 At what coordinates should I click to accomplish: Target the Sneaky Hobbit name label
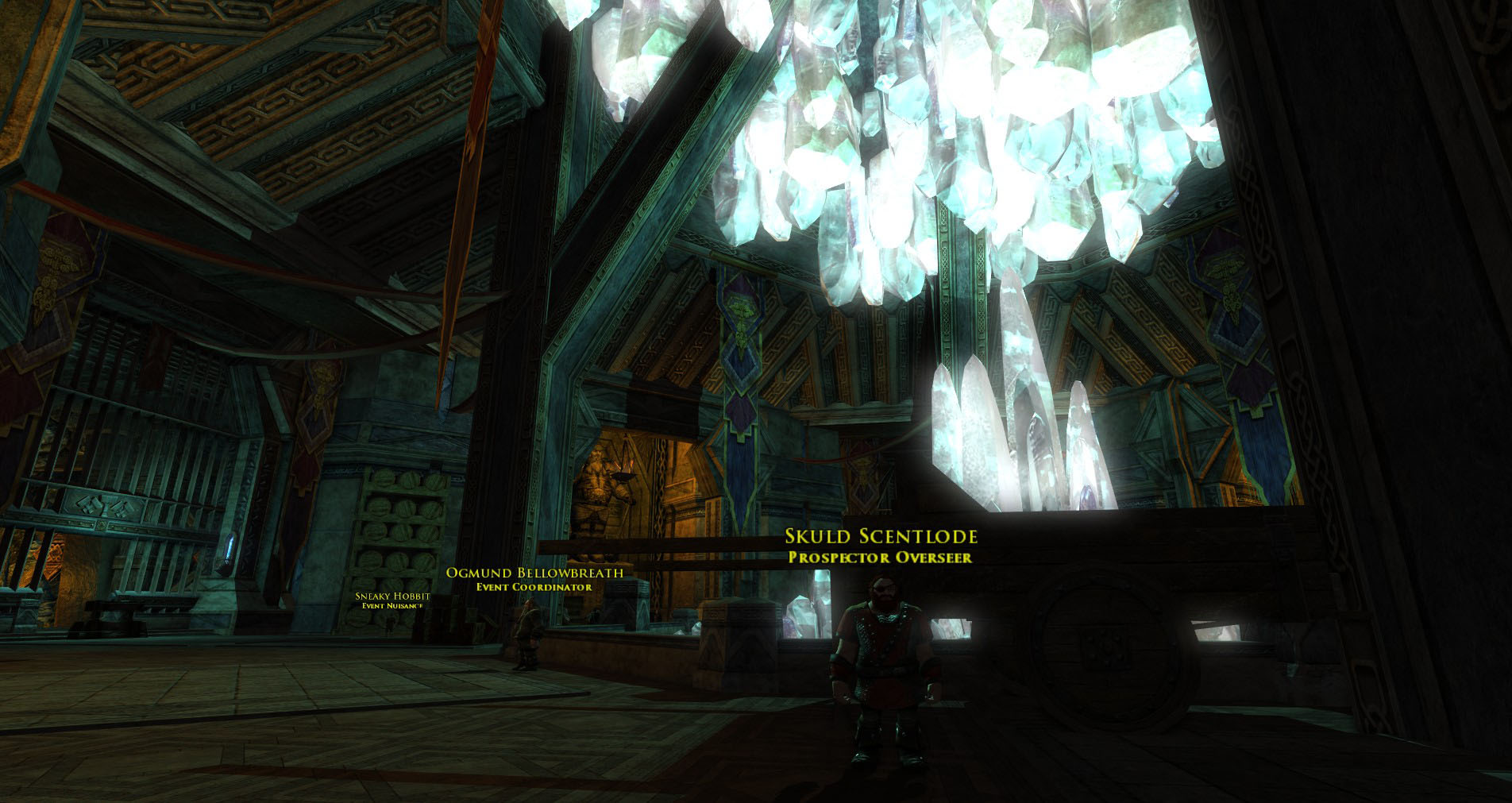click(x=392, y=596)
